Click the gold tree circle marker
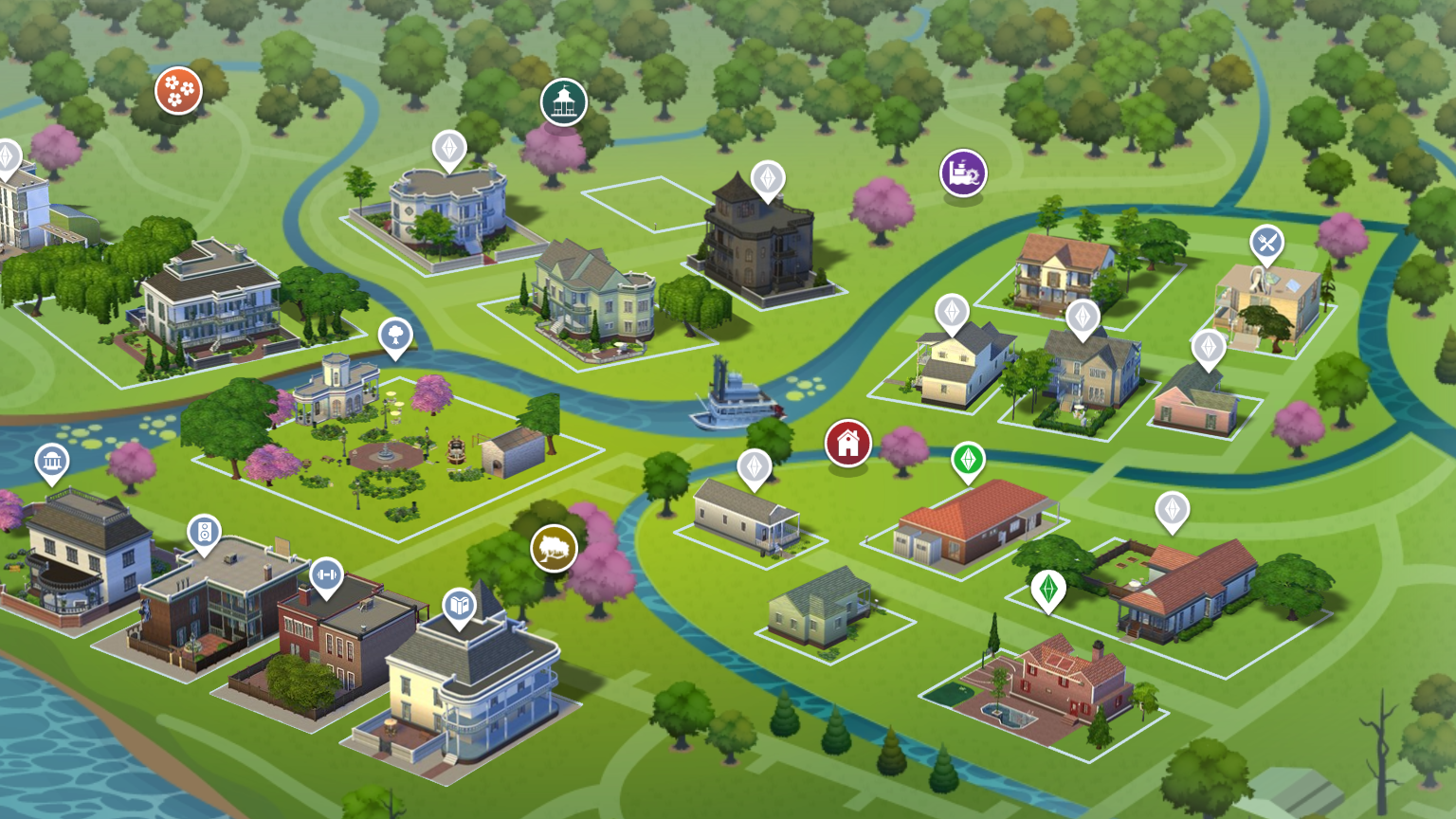Image resolution: width=1456 pixels, height=819 pixels. pyautogui.click(x=555, y=548)
